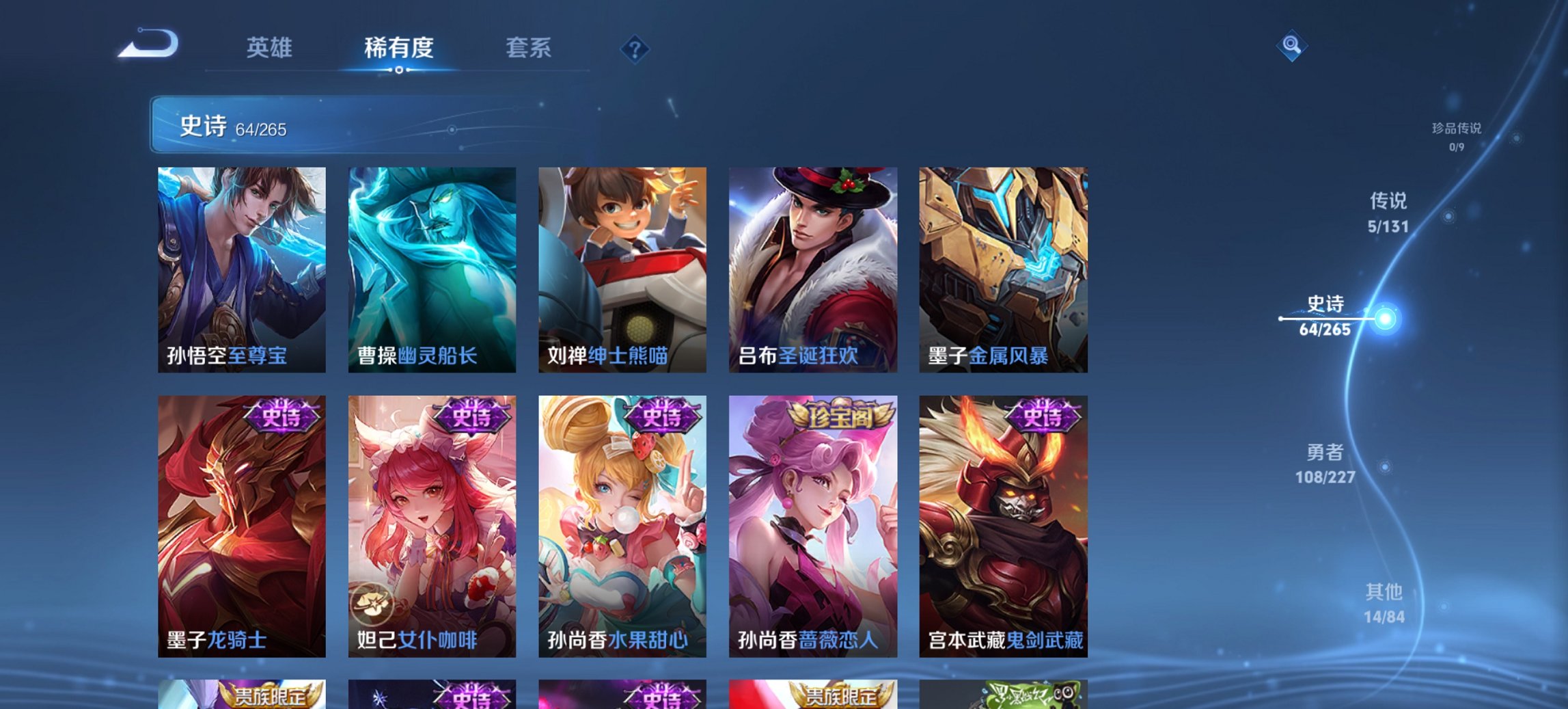Click the question mark help icon
Screen dimensions: 1568x709
(633, 48)
